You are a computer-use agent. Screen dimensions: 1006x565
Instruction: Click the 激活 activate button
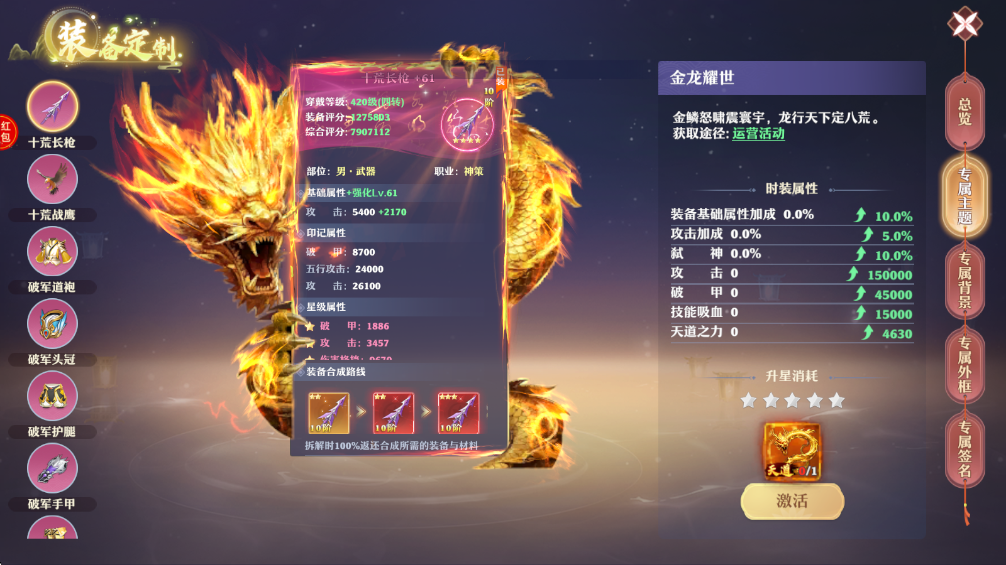(792, 501)
